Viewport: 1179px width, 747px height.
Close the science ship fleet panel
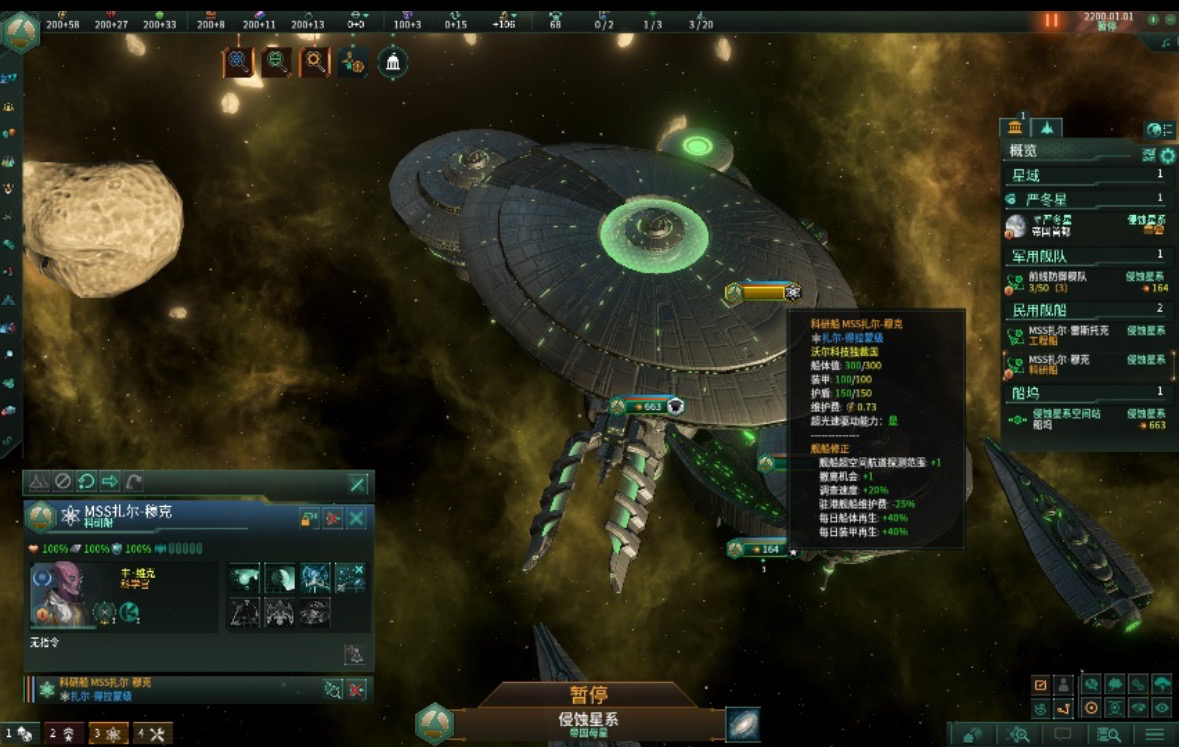[x=357, y=518]
